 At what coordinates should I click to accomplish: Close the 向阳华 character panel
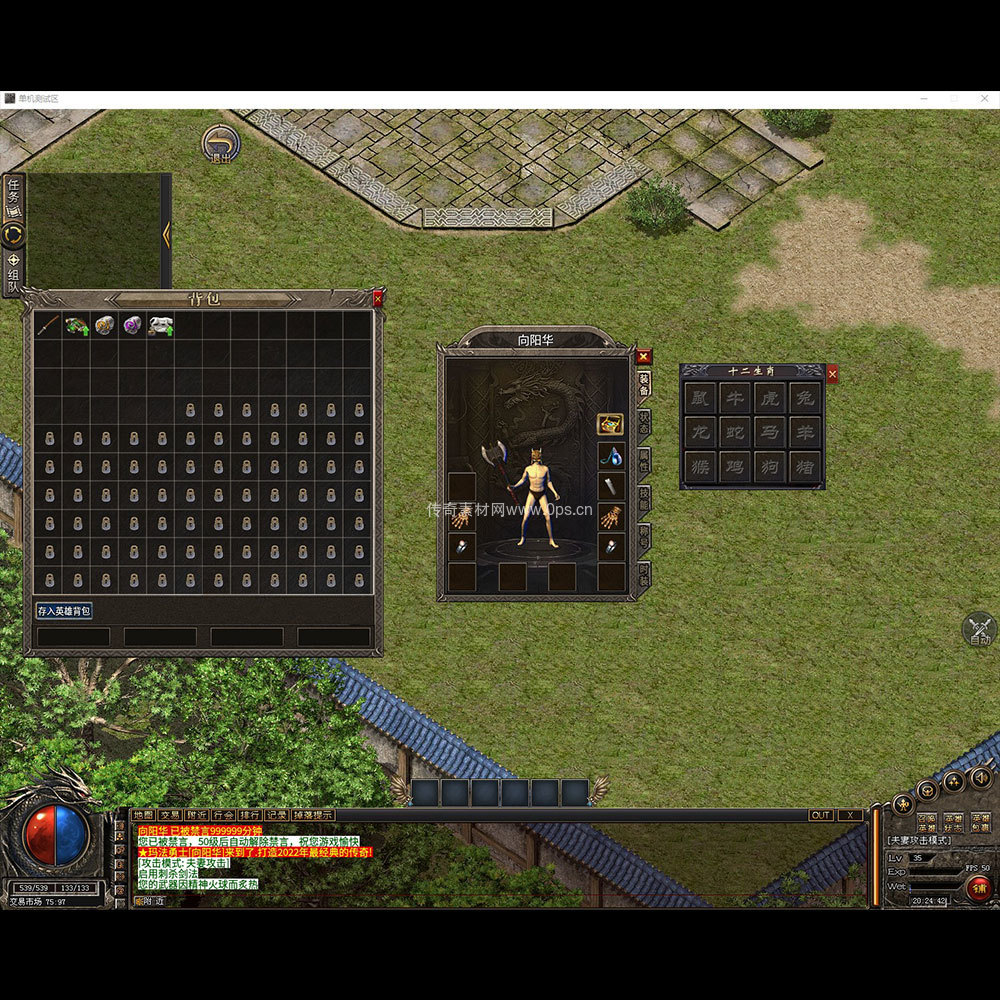pyautogui.click(x=644, y=356)
